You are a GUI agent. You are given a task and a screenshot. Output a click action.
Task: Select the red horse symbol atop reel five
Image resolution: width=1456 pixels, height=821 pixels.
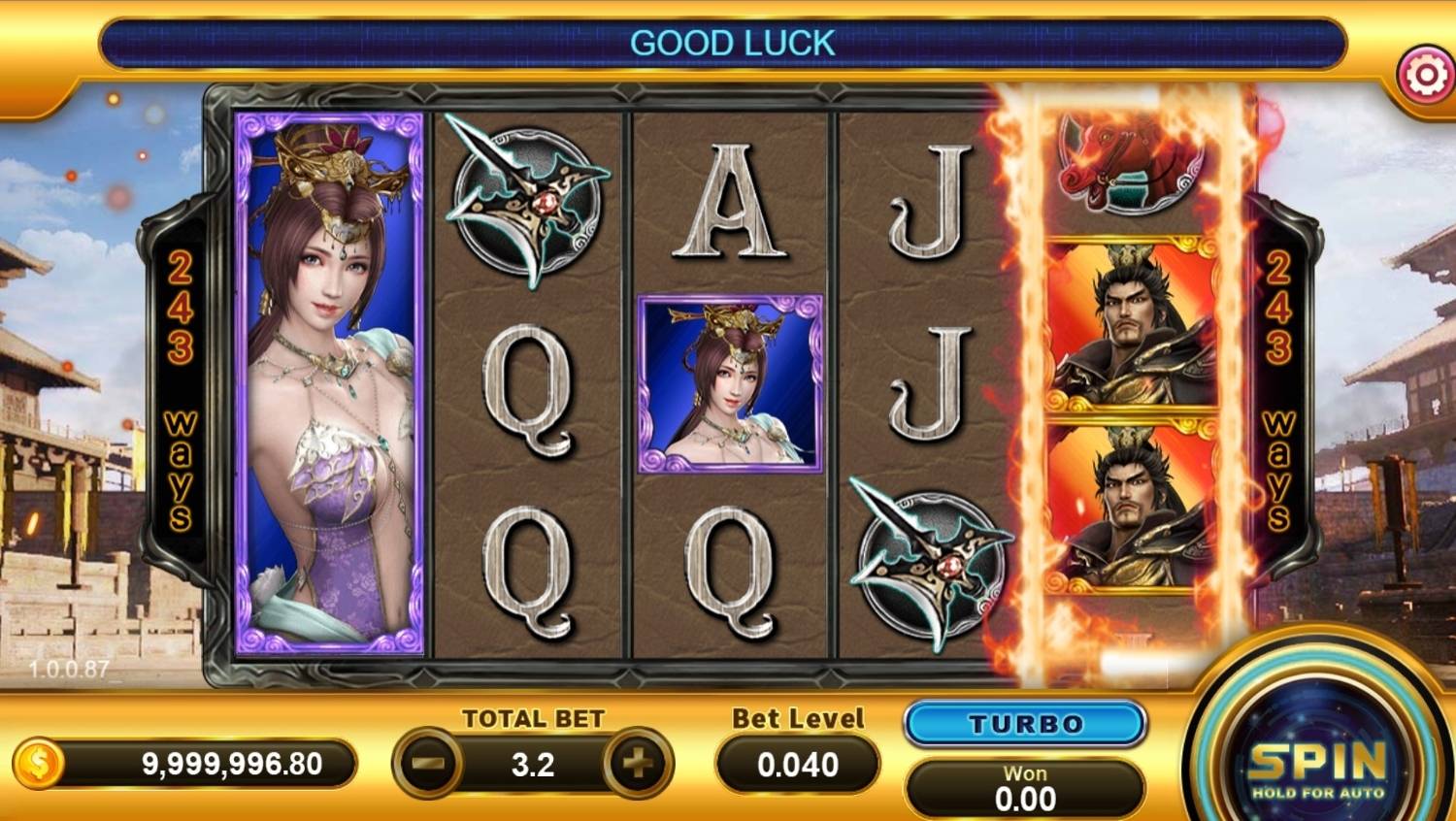(x=1126, y=165)
